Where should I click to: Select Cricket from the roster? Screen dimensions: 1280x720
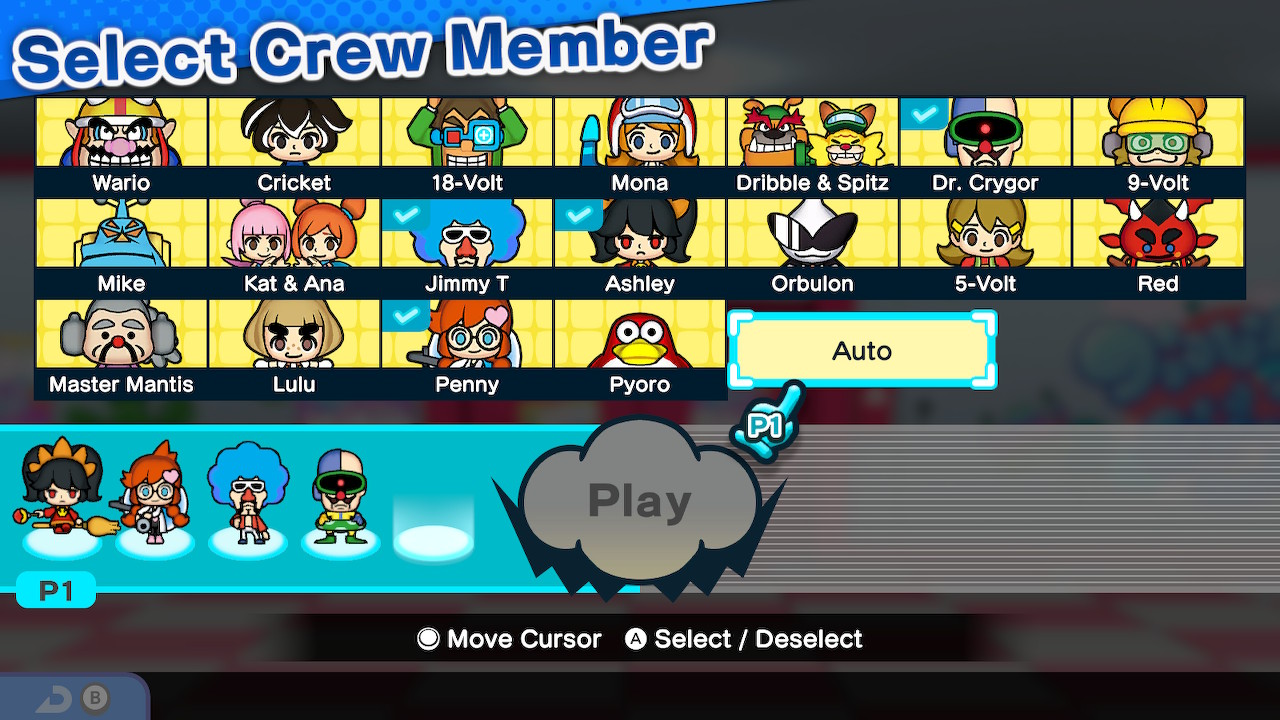click(x=293, y=135)
